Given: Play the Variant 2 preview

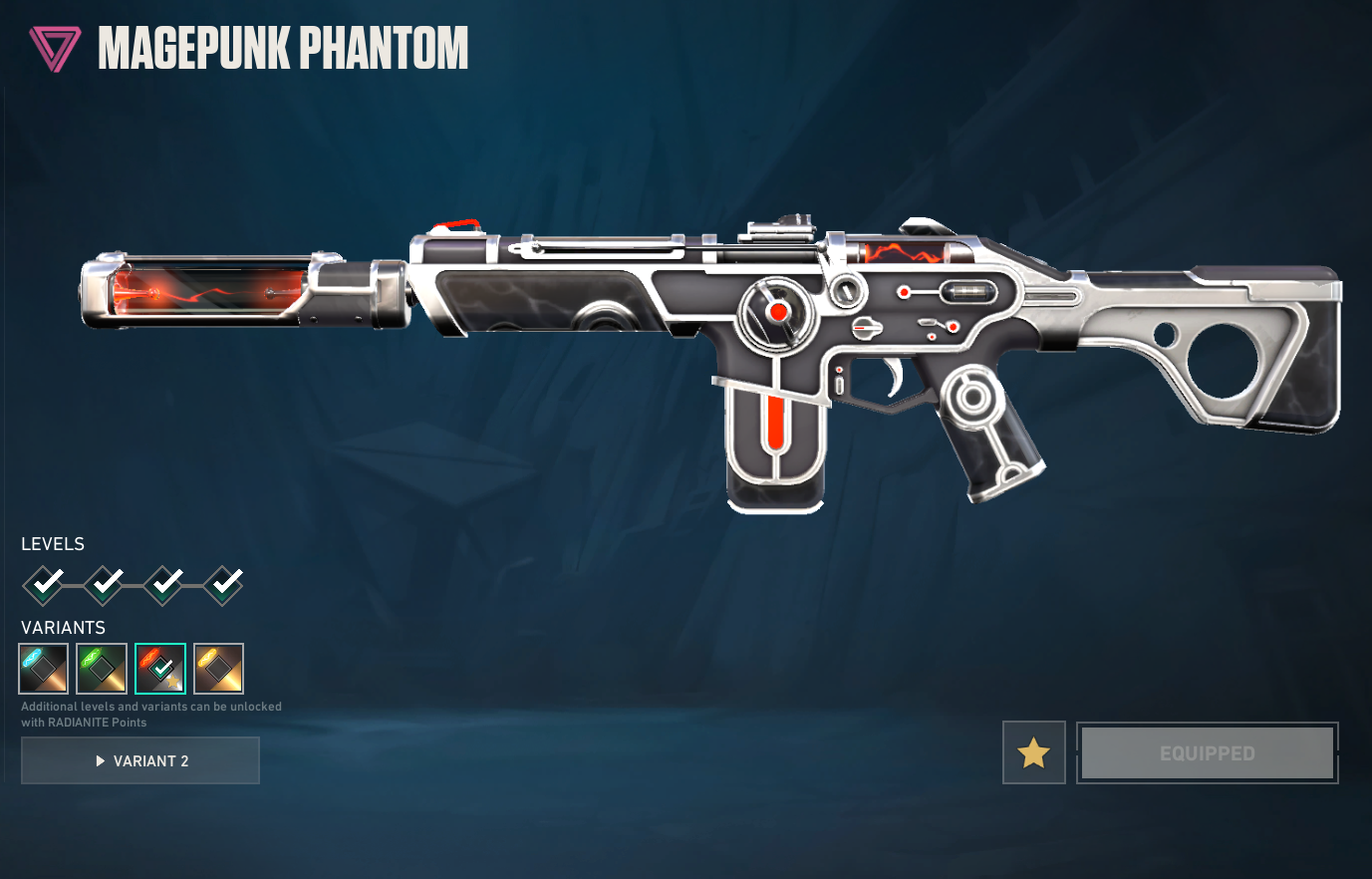Looking at the screenshot, I should click(140, 760).
